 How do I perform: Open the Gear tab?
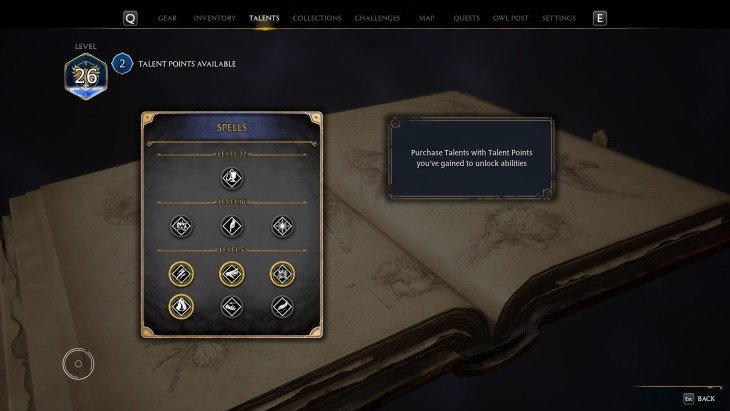coord(167,18)
